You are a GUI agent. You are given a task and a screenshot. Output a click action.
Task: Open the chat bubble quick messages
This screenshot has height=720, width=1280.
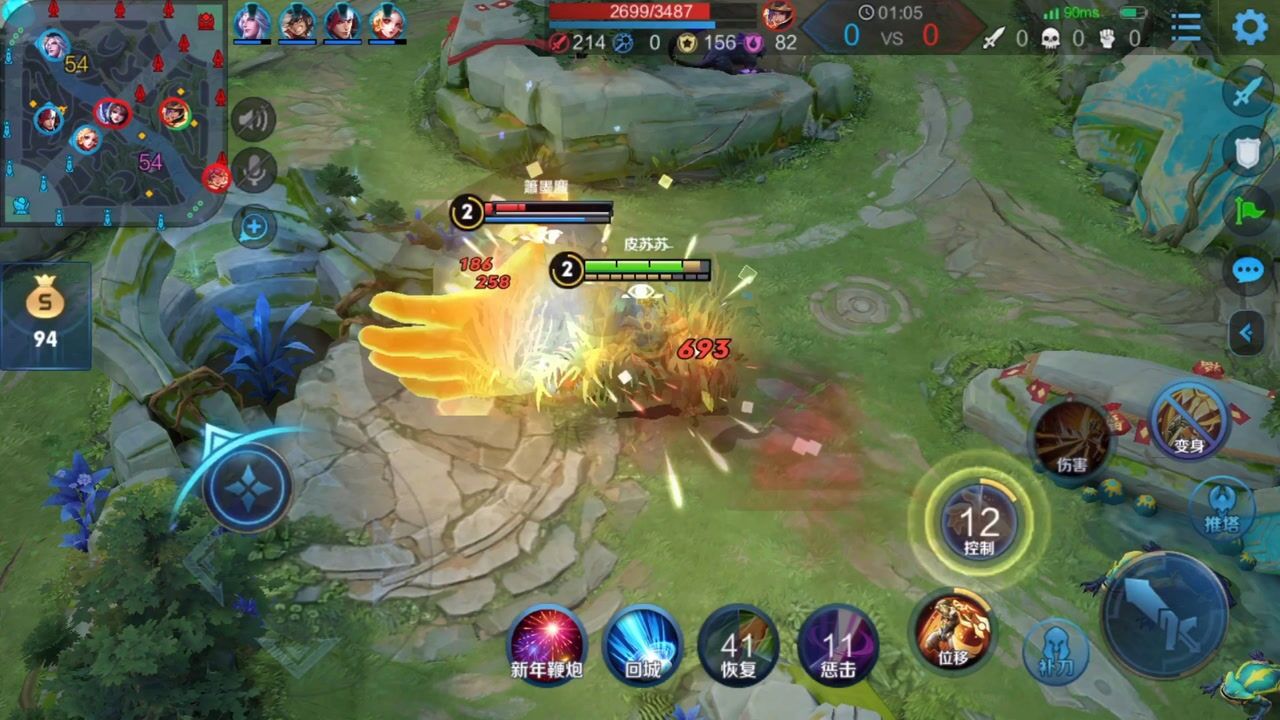click(x=1248, y=271)
